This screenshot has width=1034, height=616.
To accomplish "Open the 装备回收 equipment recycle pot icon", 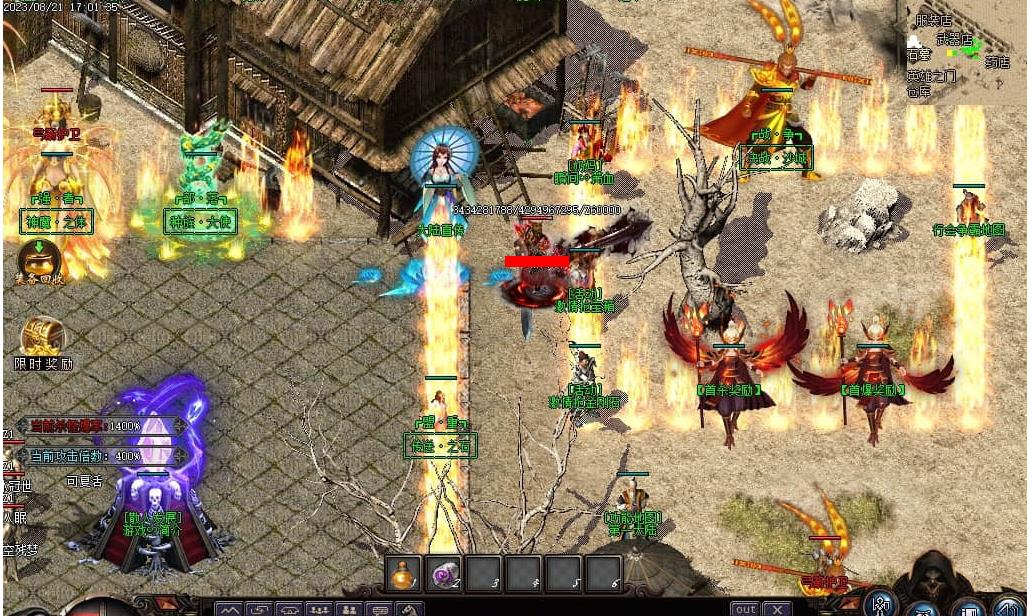I will (39, 257).
